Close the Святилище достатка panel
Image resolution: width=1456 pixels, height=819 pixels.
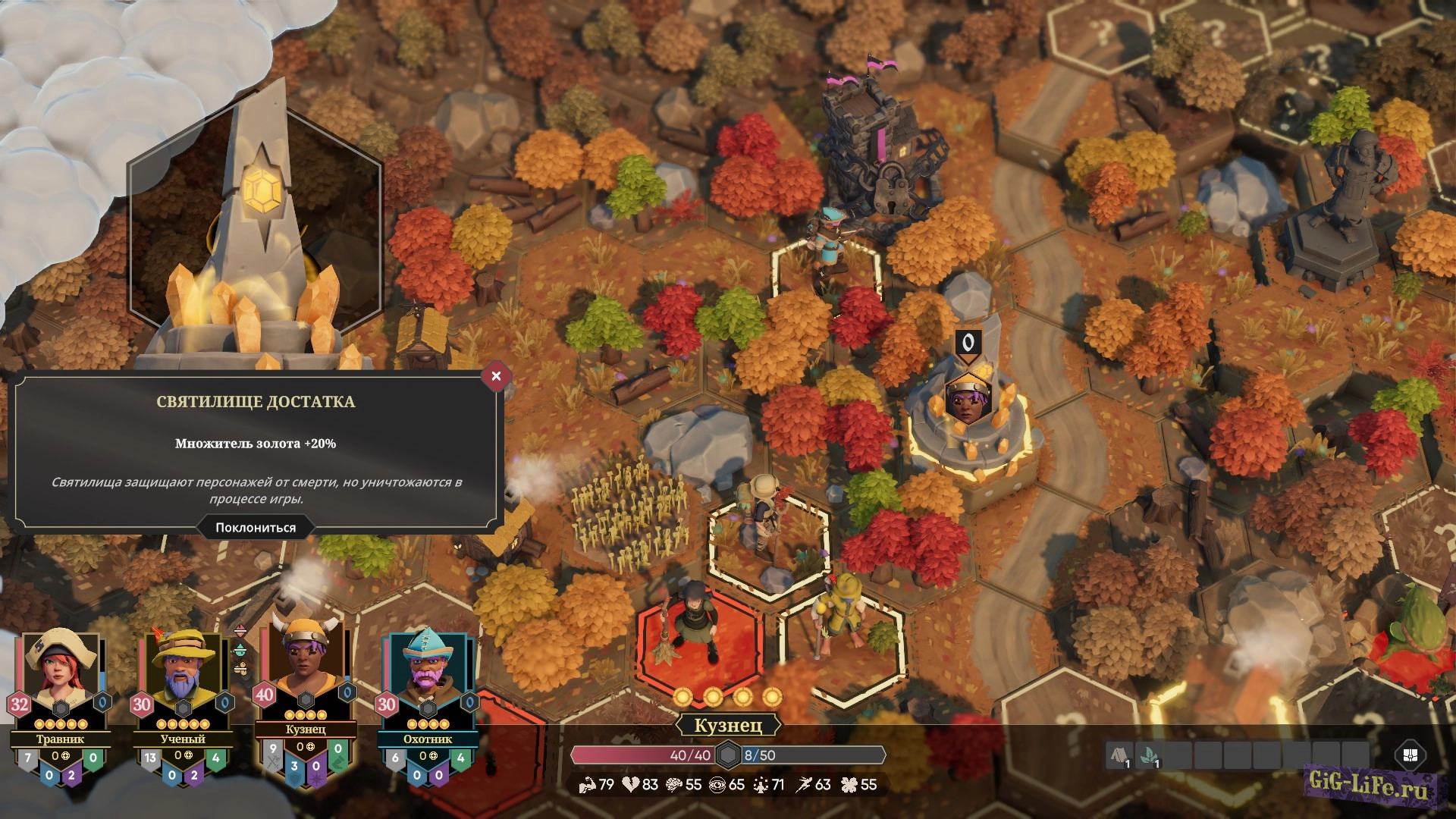point(496,376)
